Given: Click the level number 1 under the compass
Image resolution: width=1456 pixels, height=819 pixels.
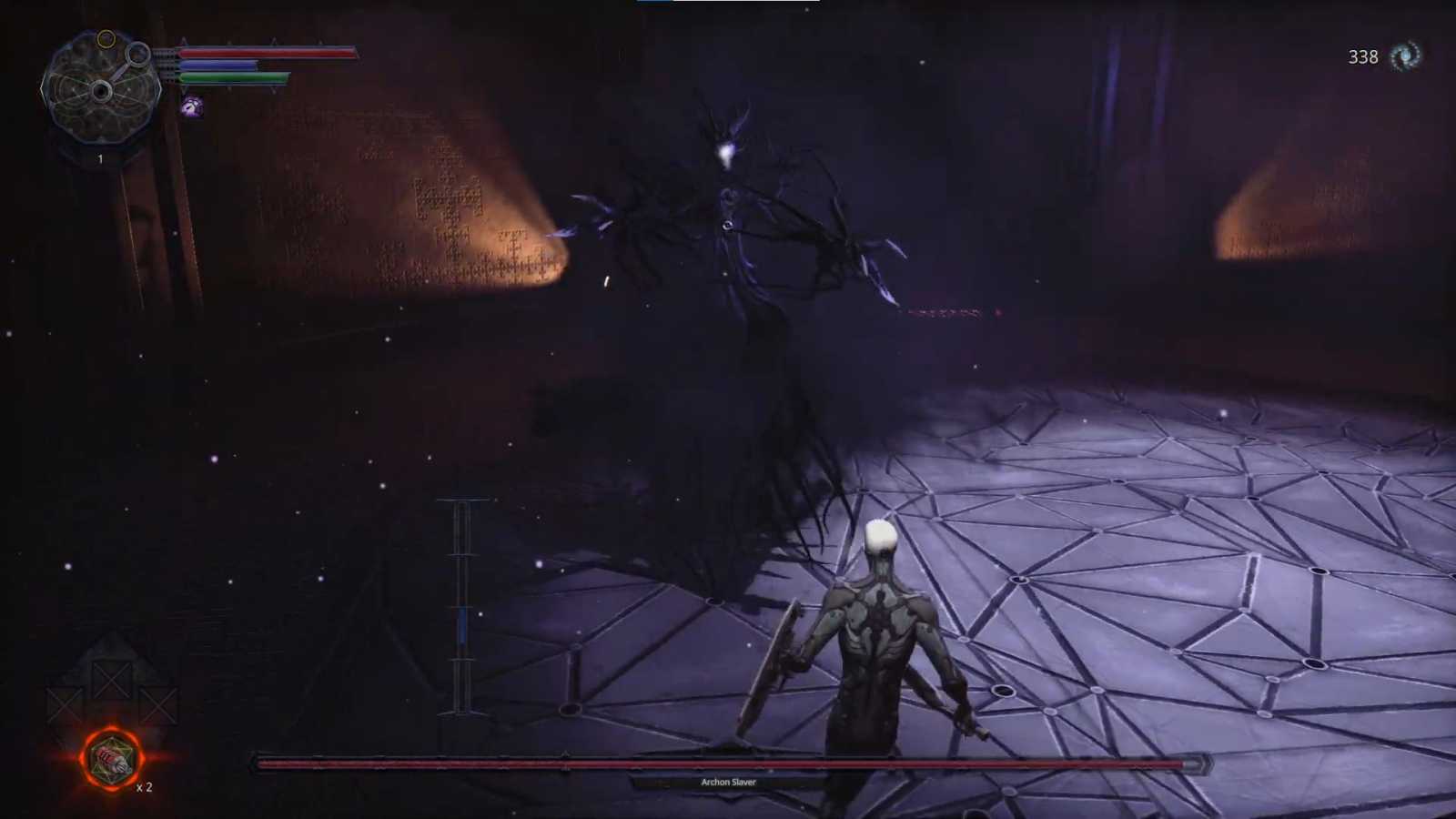Looking at the screenshot, I should pos(100,157).
